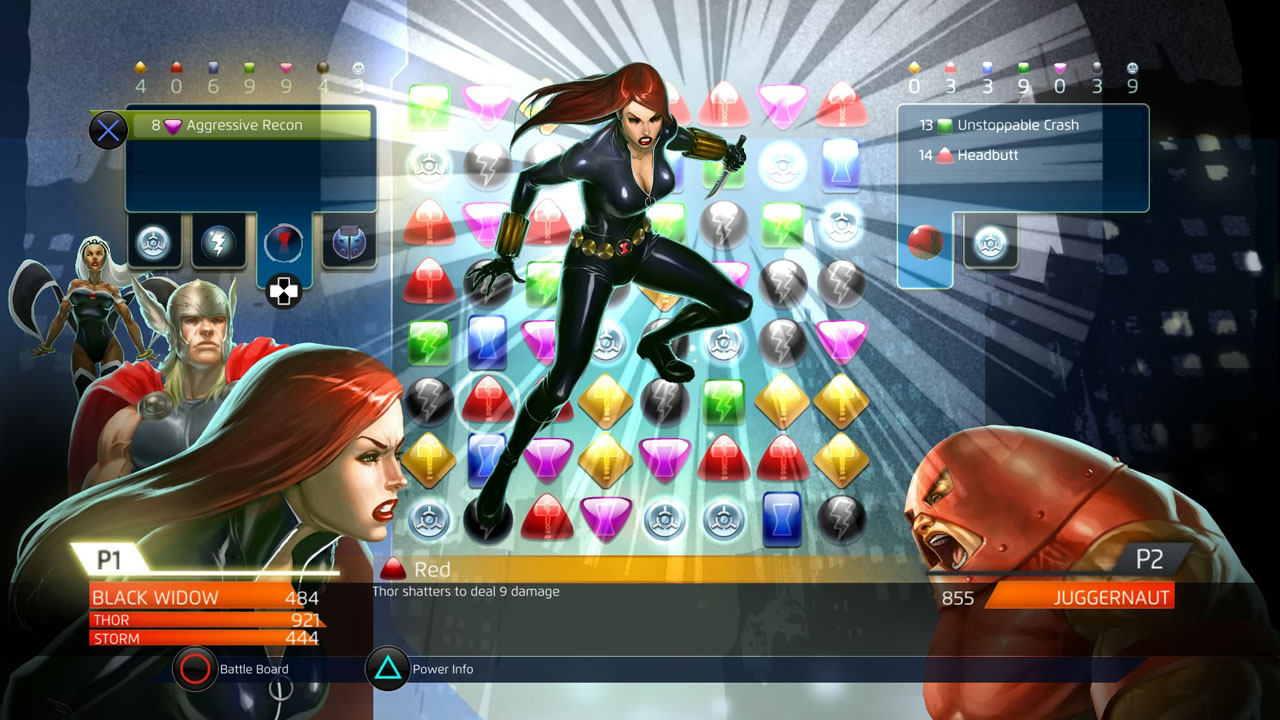Activate the Aggressive Recon ability
Screen dimensions: 1280x720
coord(250,125)
